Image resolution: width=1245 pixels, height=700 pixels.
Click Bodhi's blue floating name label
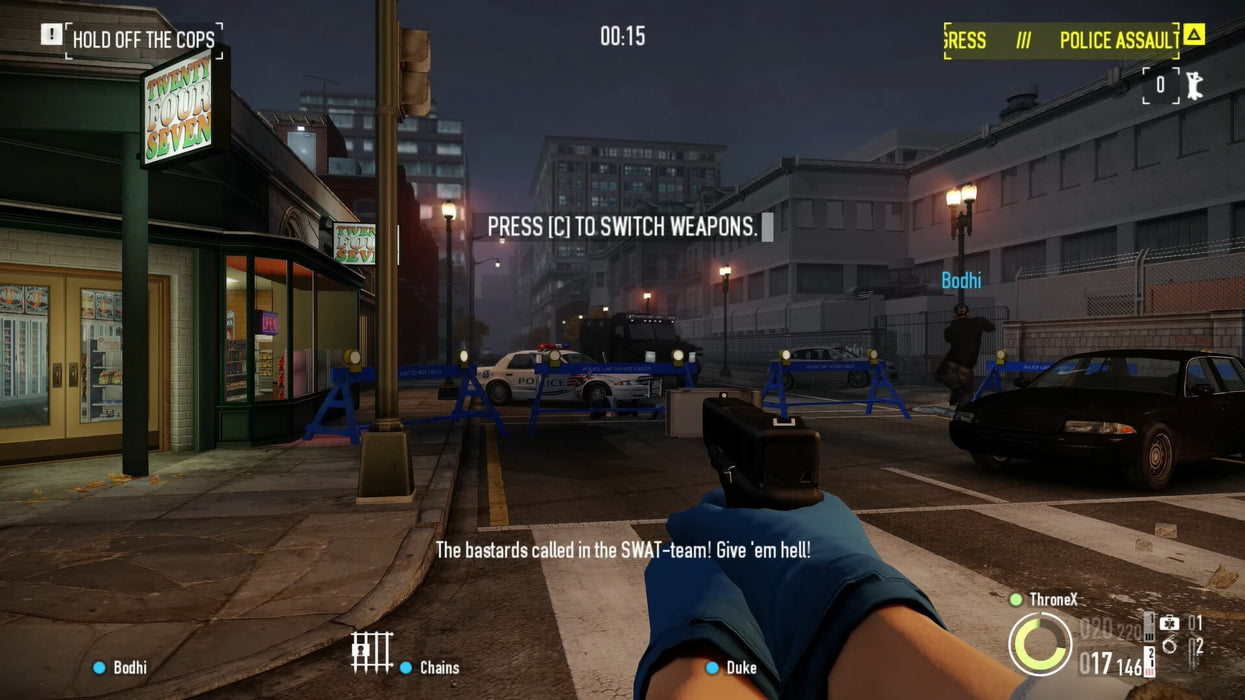tap(961, 281)
